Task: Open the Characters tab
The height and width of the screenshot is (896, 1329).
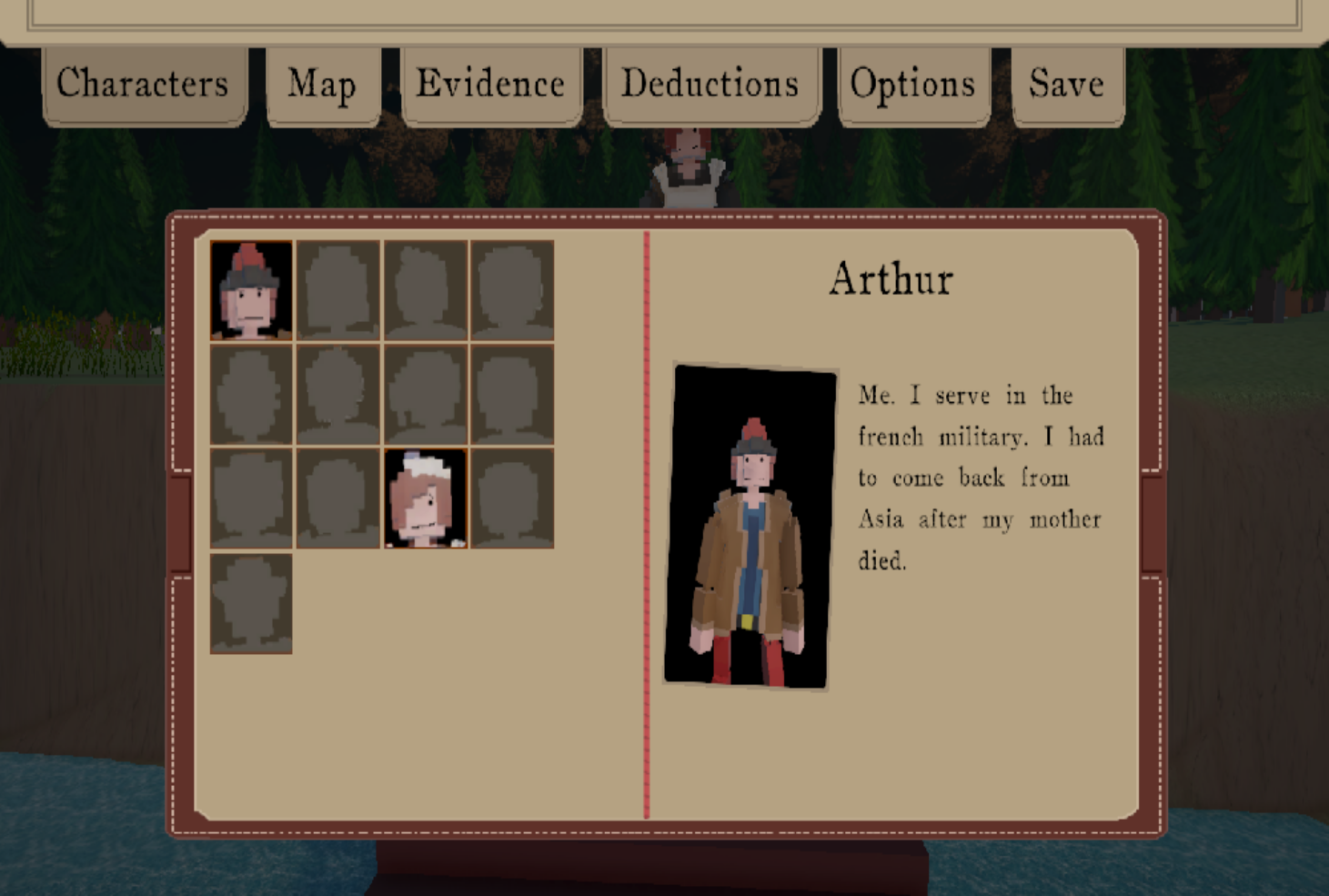Action: pyautogui.click(x=143, y=84)
